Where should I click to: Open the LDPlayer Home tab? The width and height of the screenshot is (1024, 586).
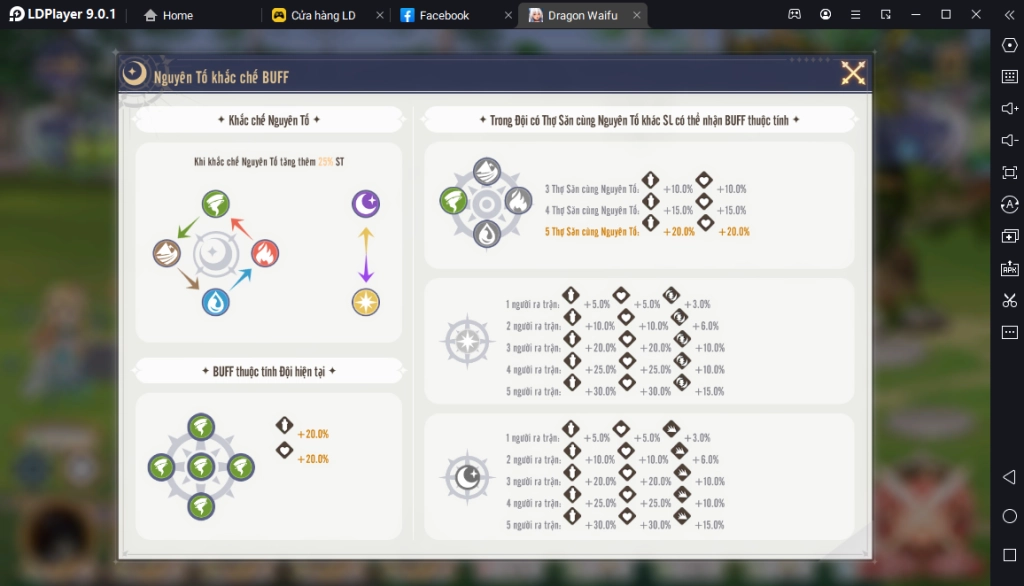pos(177,15)
